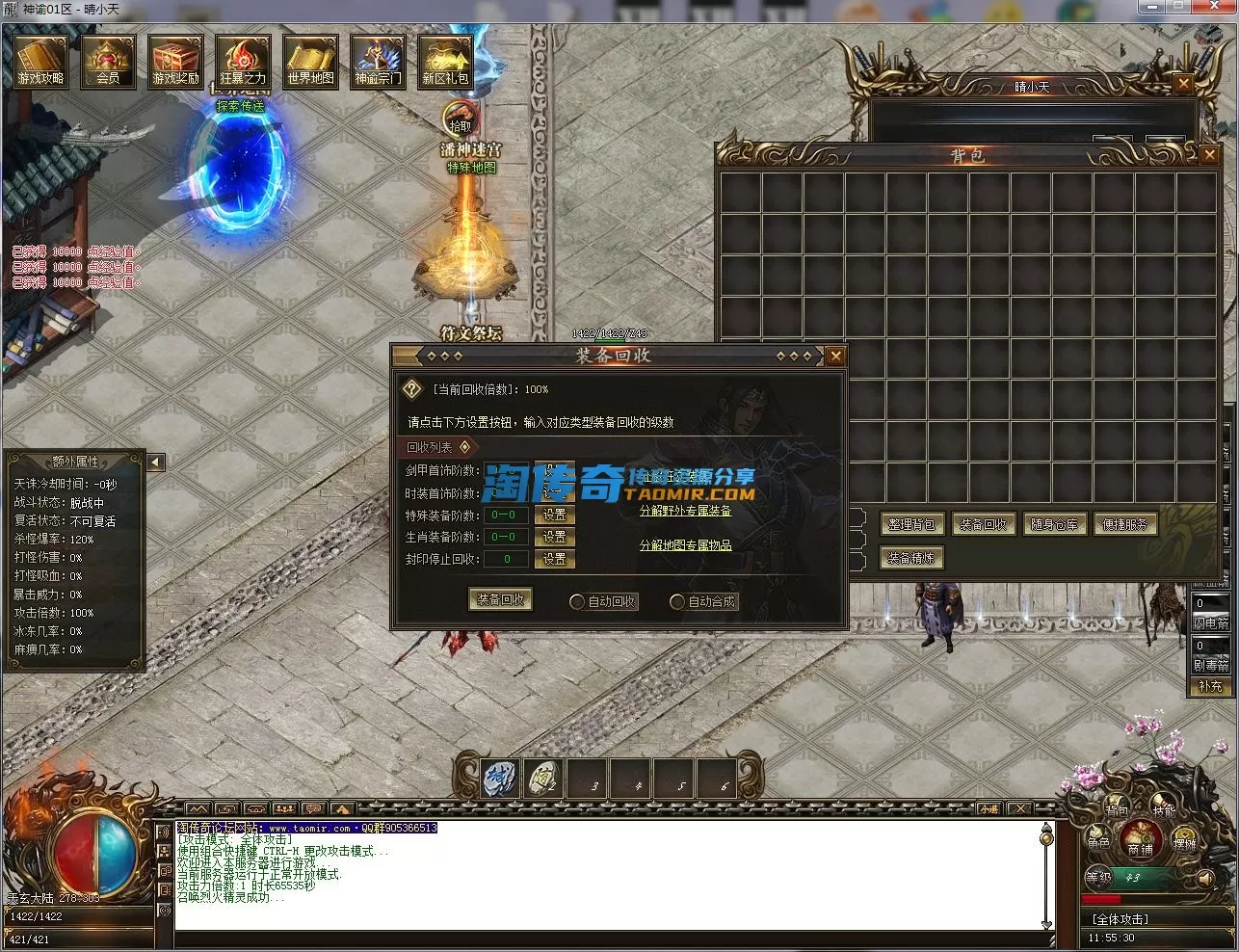Open the 便捷服务 quick services
This screenshot has height=952, width=1239.
click(1124, 524)
